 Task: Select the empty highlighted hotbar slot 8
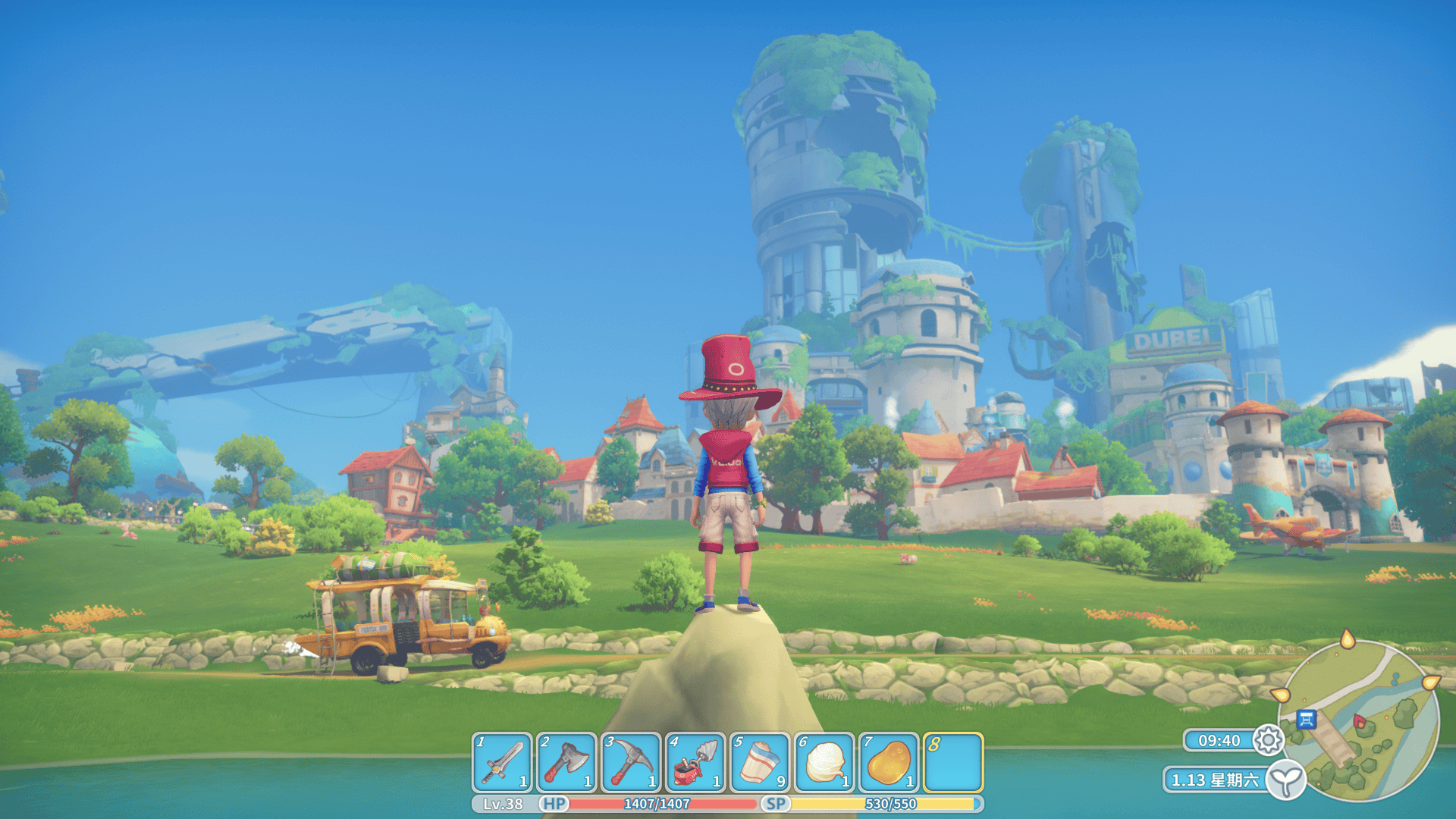click(953, 762)
